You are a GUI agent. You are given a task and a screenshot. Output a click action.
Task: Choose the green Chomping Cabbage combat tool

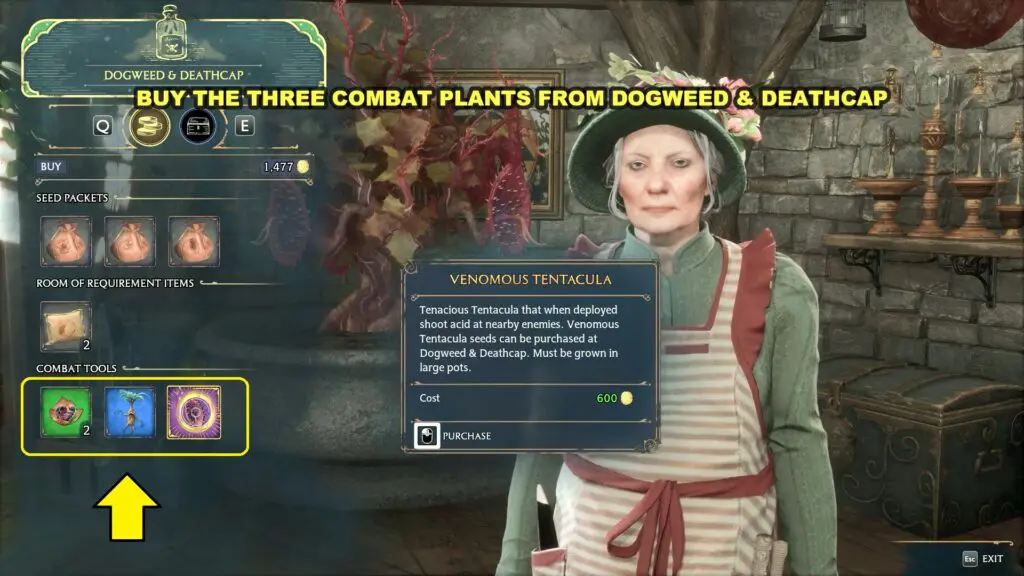coord(66,412)
